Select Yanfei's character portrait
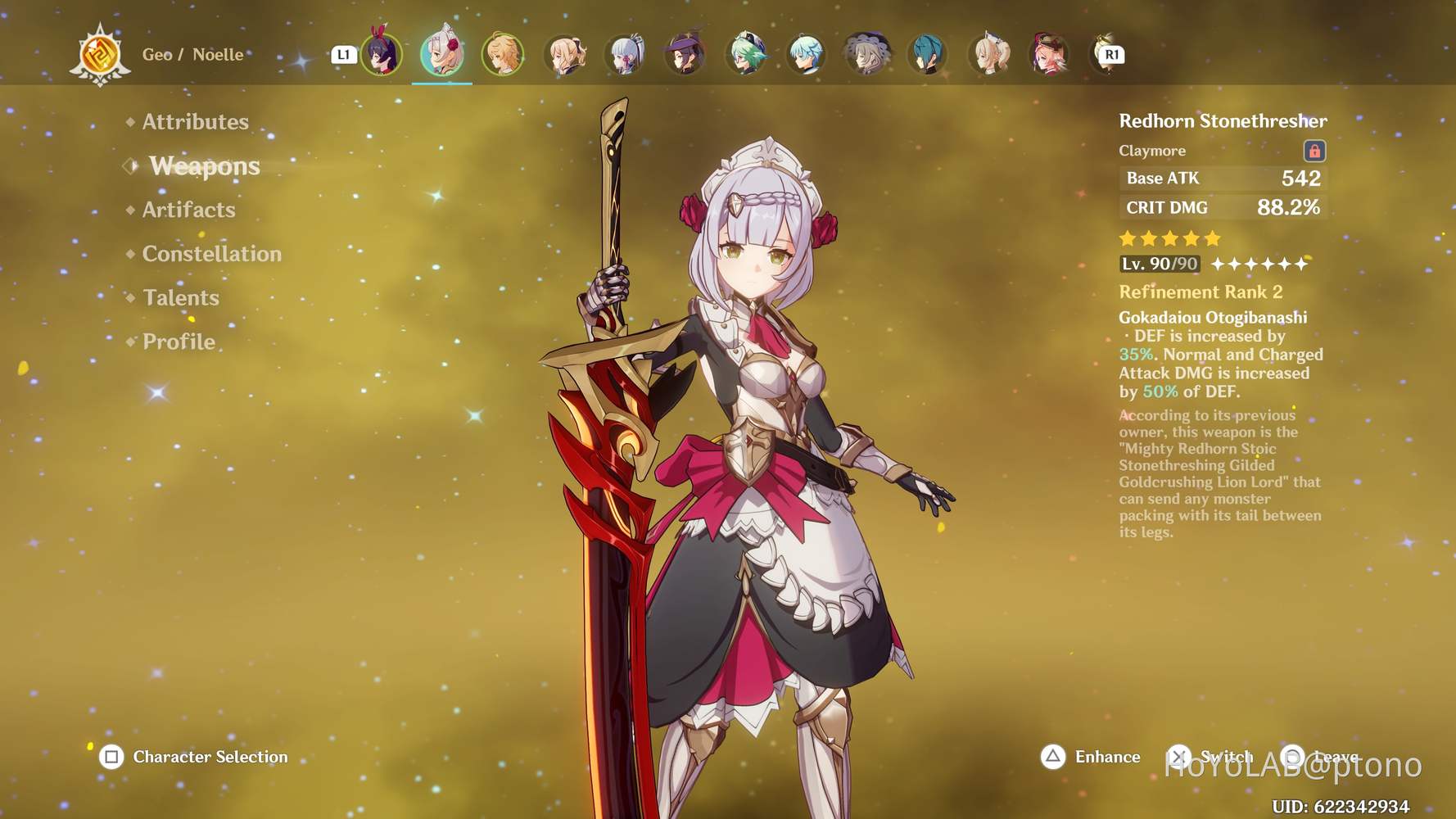Screen dimensions: 1456x819 point(1051,54)
